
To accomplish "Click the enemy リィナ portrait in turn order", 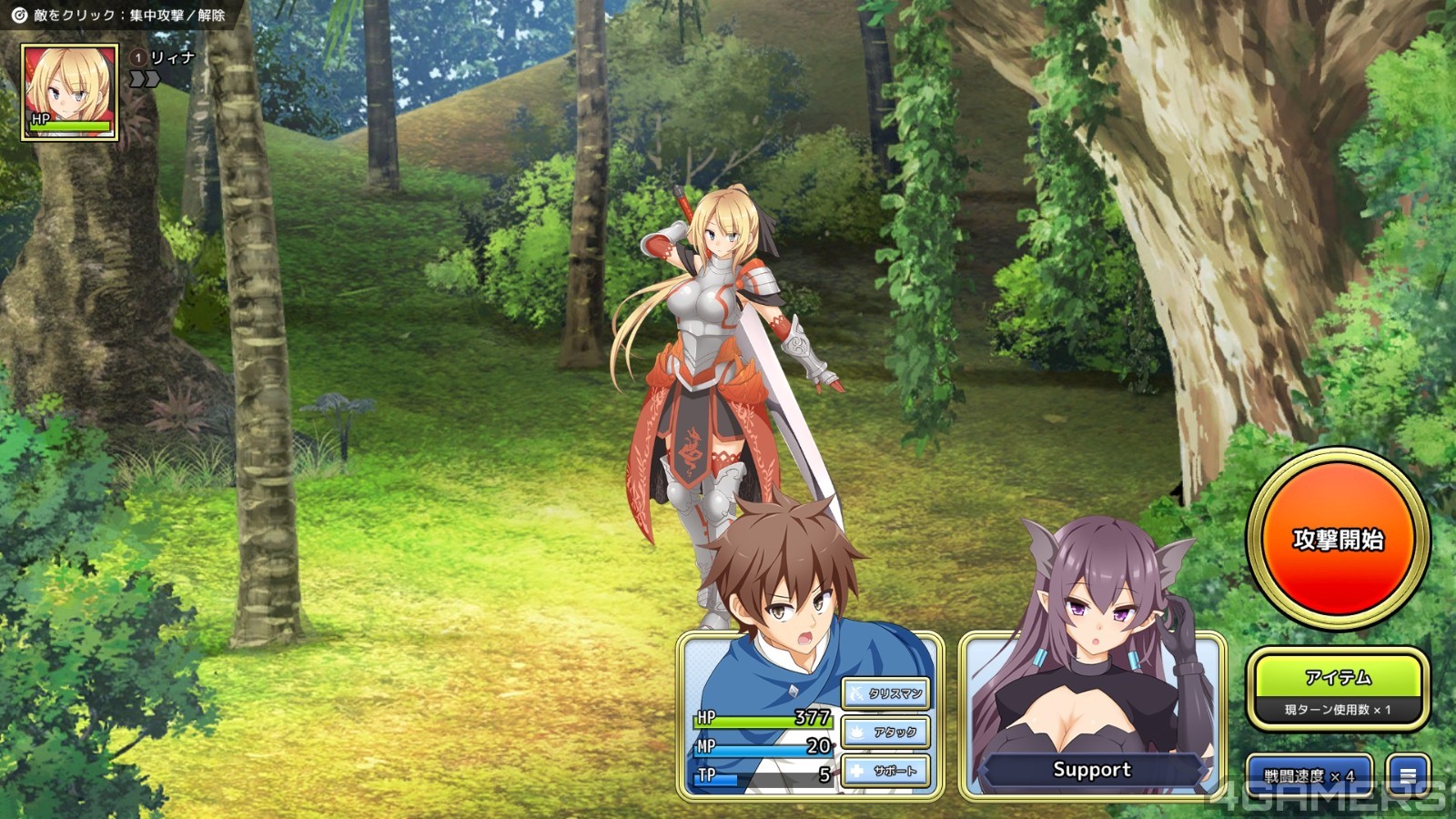I will coord(70,92).
